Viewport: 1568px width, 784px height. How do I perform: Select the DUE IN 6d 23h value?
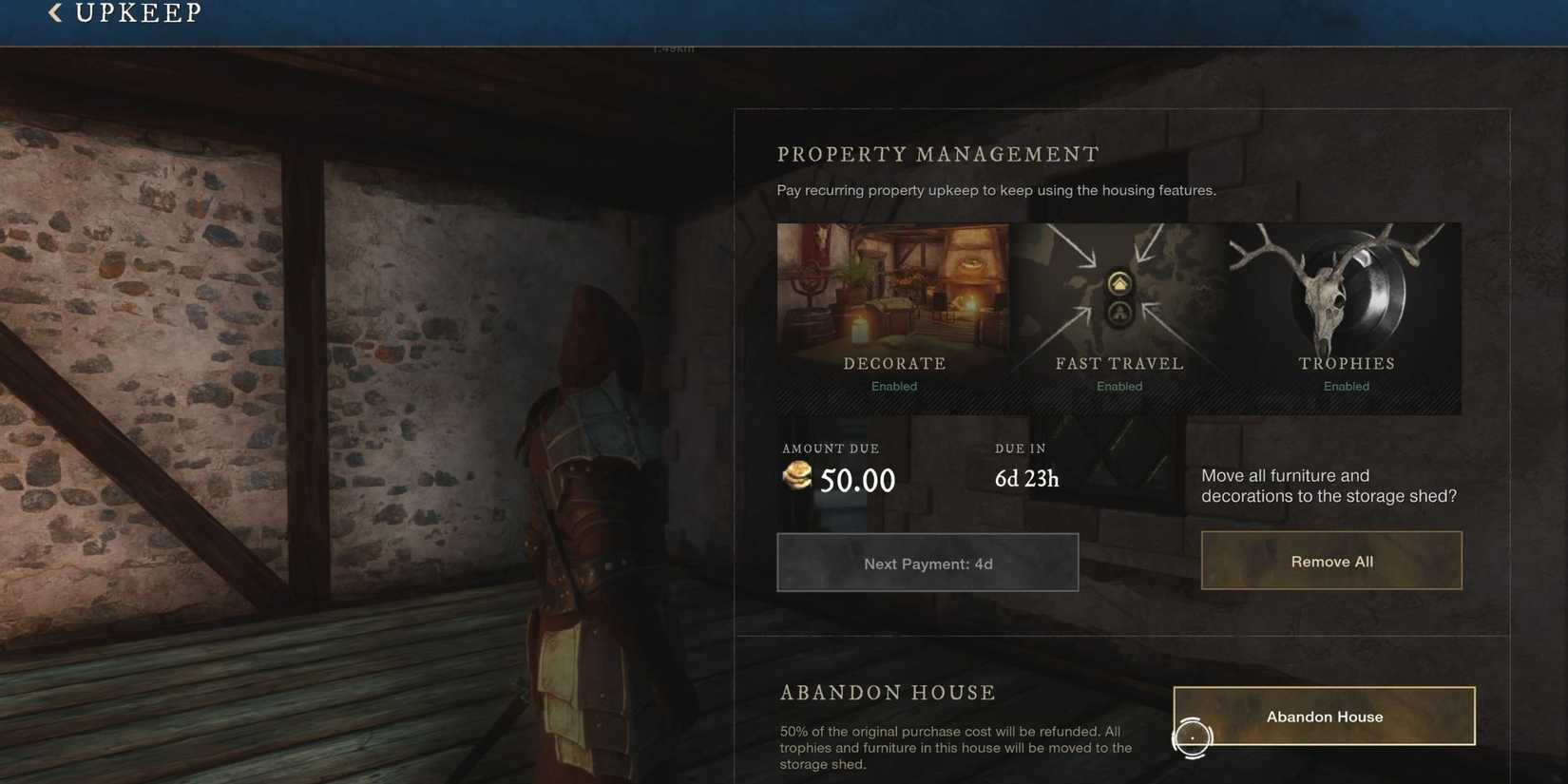click(1025, 478)
